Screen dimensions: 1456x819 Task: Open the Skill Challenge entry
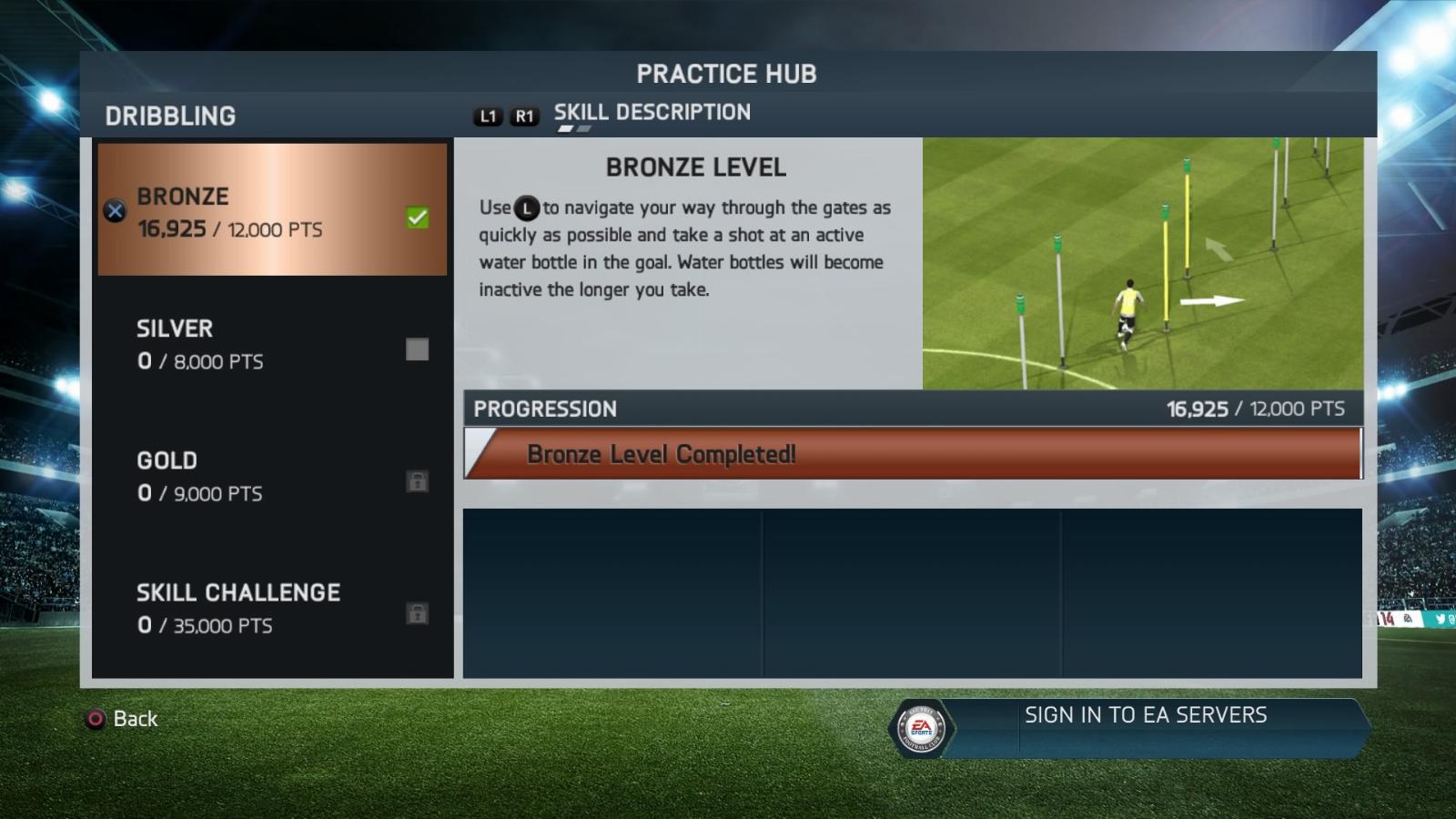click(272, 608)
